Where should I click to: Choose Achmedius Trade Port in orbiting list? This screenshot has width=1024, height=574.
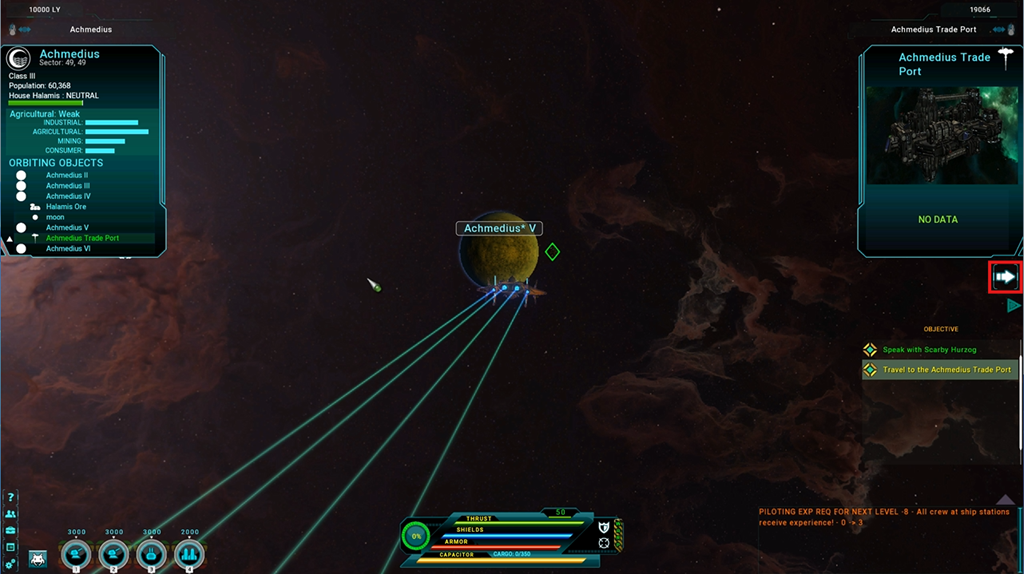coord(82,238)
